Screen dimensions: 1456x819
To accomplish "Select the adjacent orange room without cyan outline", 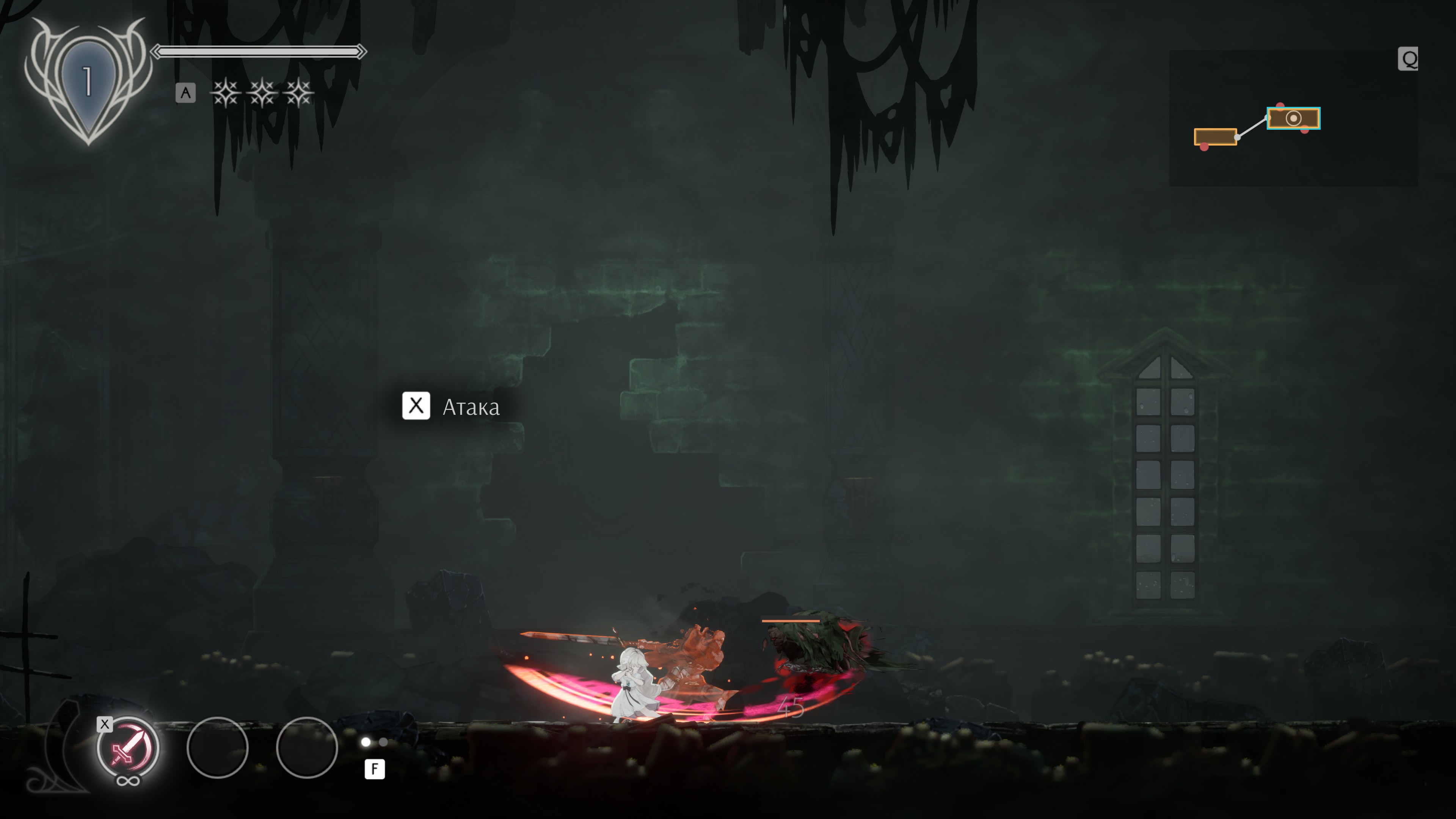I will click(x=1214, y=137).
